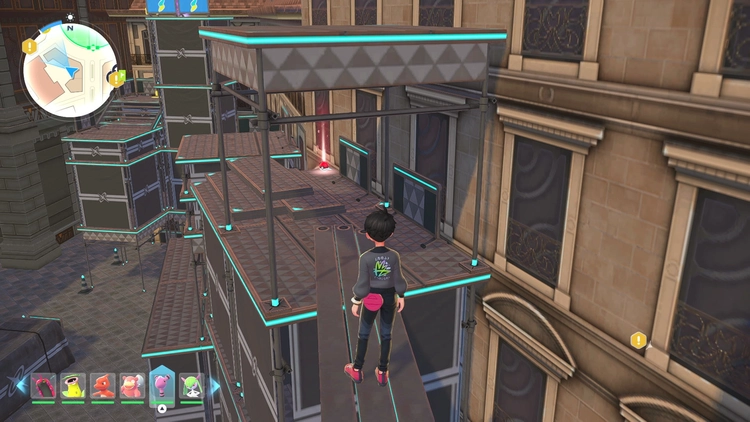Click the highlighted pink Pokémon slot
Viewport: 750px width, 422px height.
tap(162, 383)
